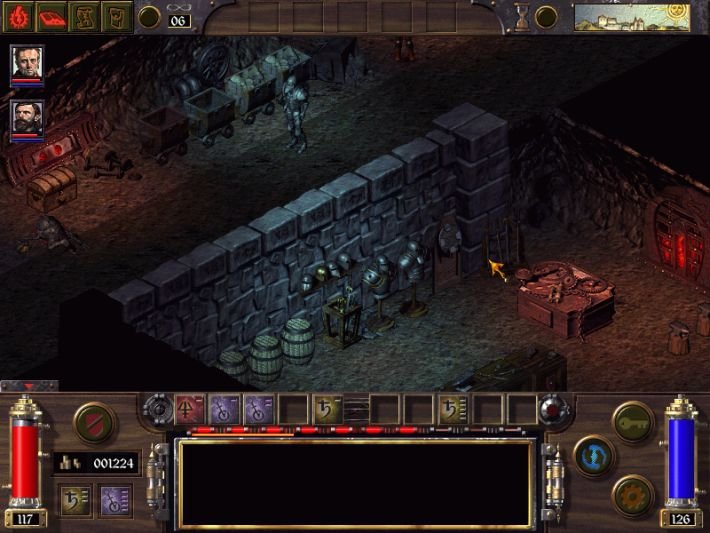Open the inventory button in the top bar
710x533 pixels.
tap(117, 17)
